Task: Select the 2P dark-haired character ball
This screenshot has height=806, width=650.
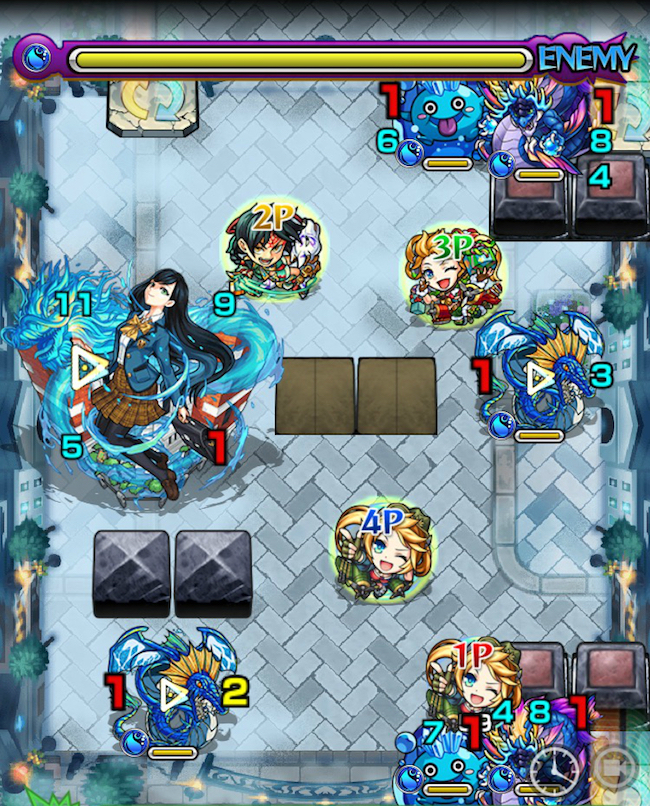Action: (x=268, y=252)
